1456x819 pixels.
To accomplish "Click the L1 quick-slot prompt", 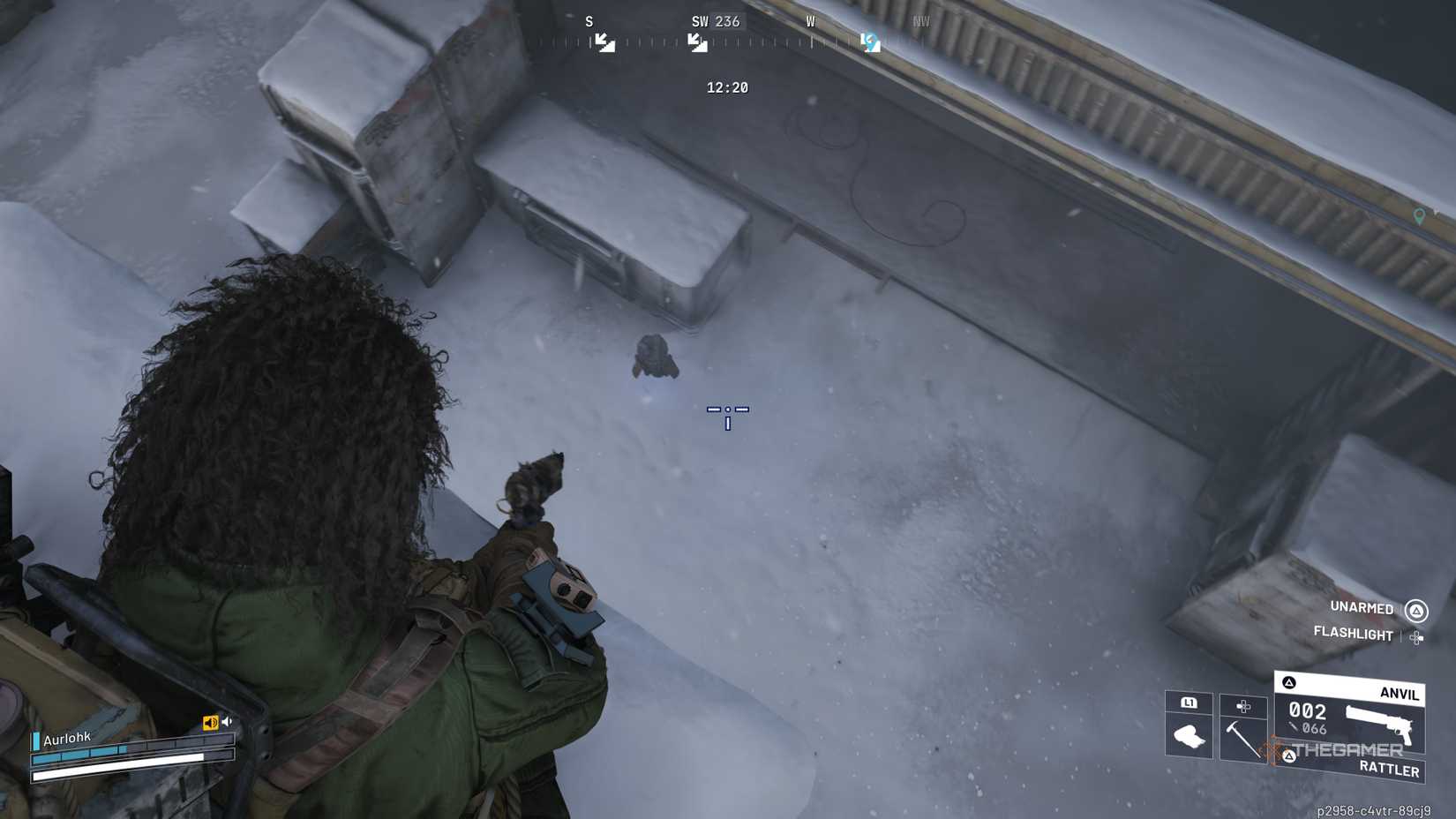I will tap(1190, 703).
